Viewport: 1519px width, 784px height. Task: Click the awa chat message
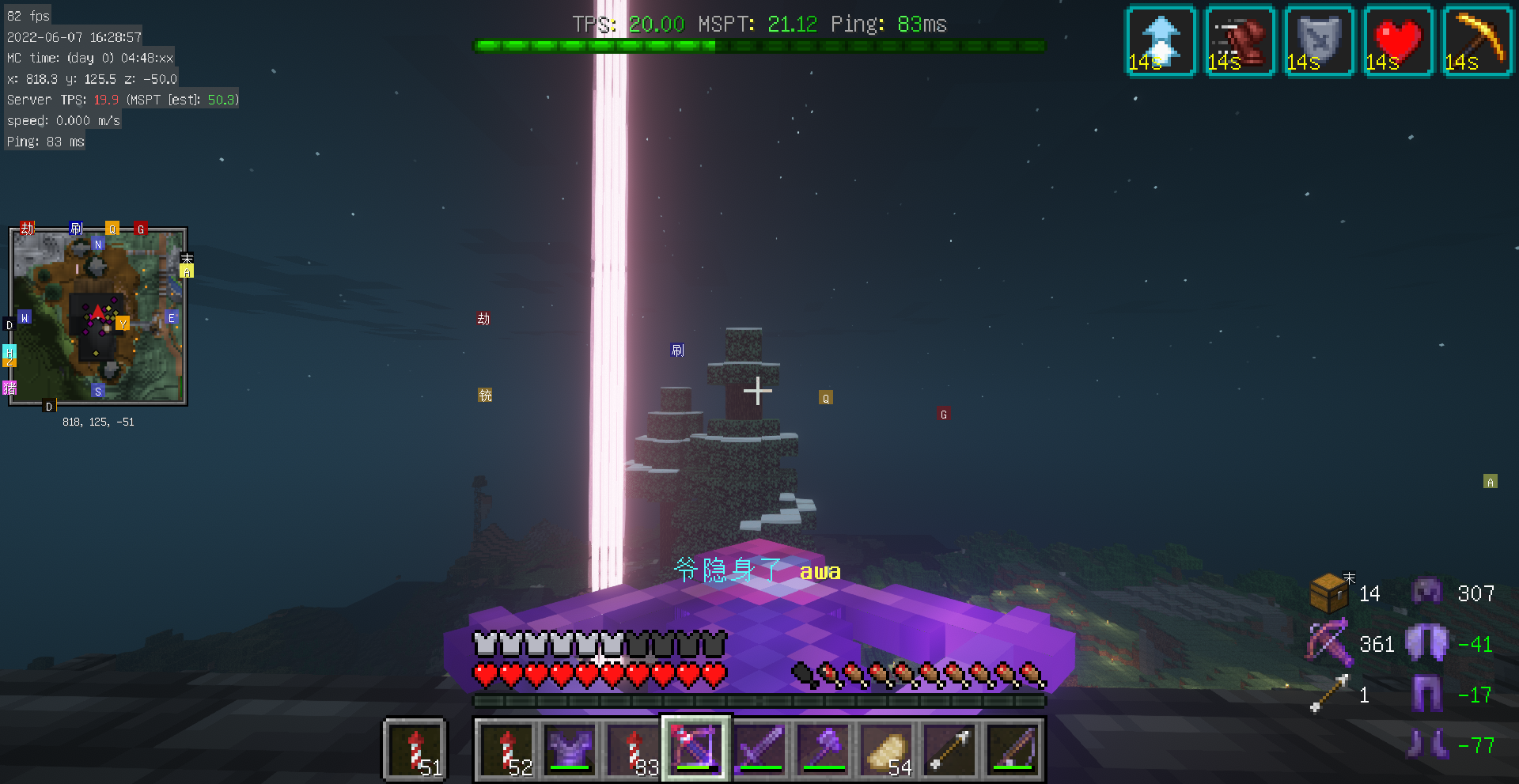(820, 571)
